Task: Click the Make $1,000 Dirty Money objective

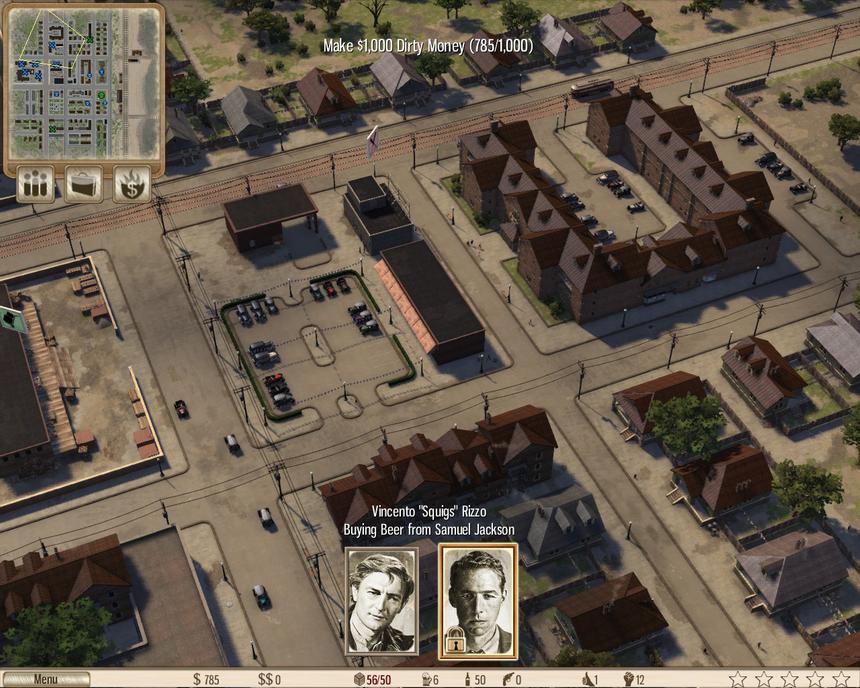Action: click(x=428, y=46)
